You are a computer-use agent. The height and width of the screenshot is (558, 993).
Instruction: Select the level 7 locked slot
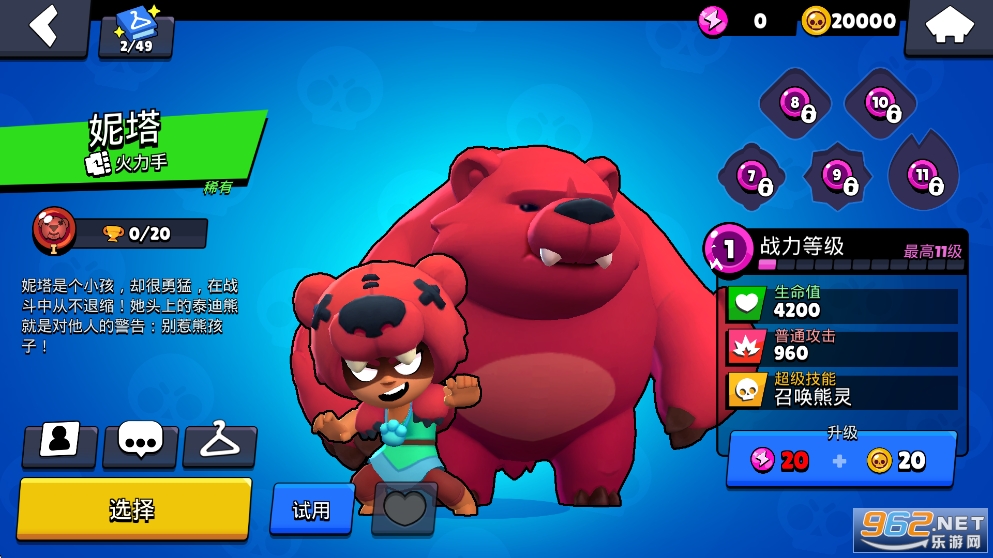tap(752, 178)
